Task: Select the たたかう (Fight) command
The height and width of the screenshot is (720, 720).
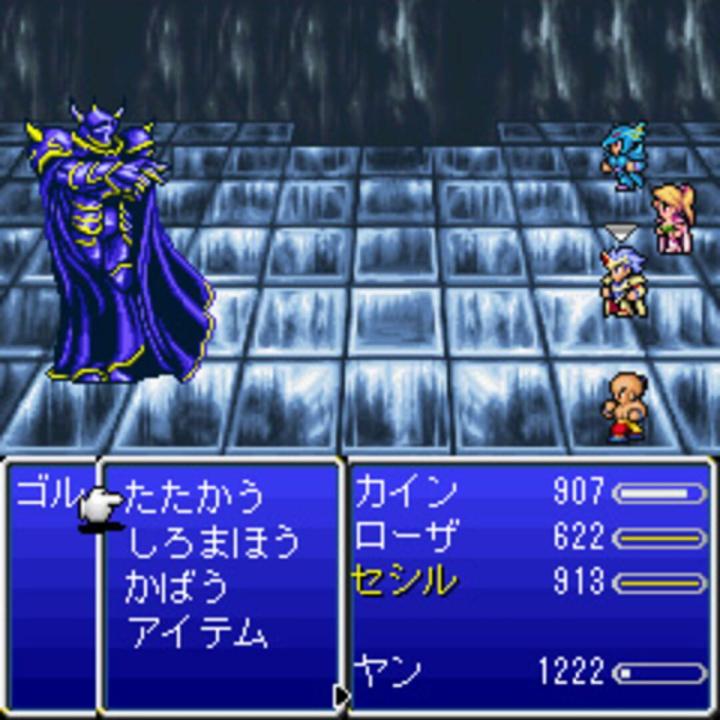Action: pos(196,495)
